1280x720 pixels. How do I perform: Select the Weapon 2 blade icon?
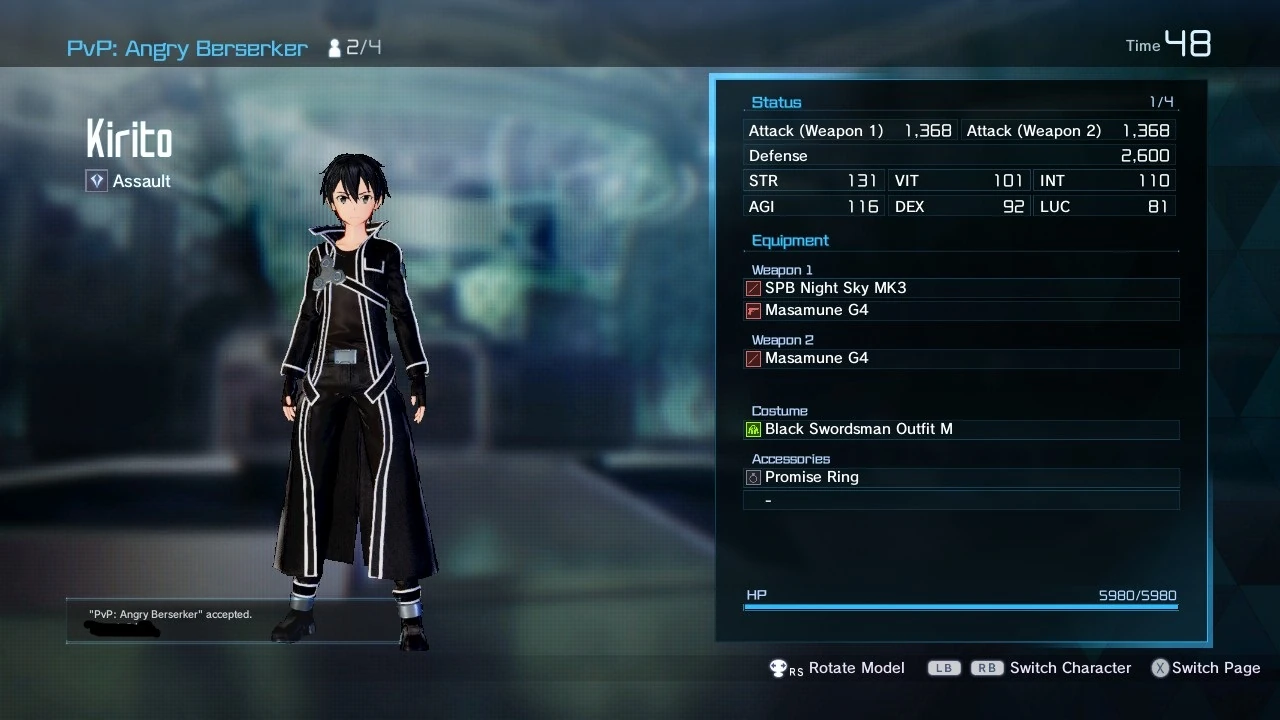[752, 358]
